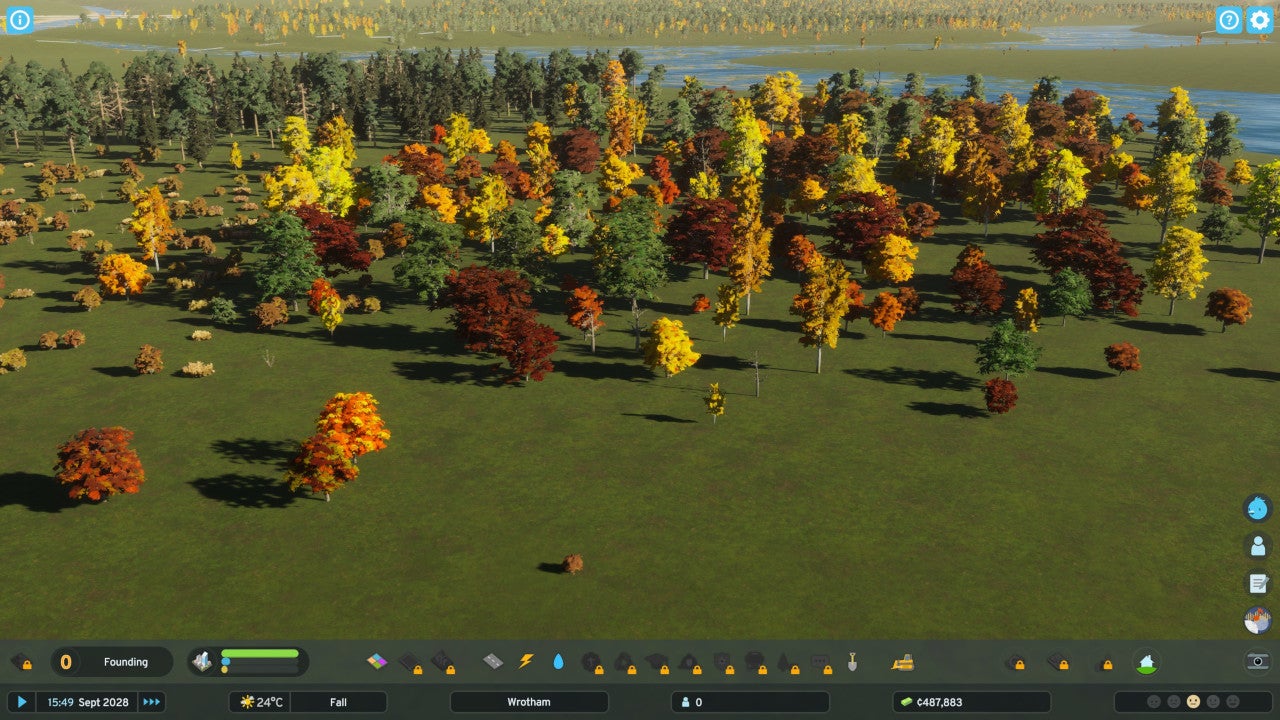The height and width of the screenshot is (720, 1280).
Task: Click the play button to unpause
Action: (x=21, y=702)
